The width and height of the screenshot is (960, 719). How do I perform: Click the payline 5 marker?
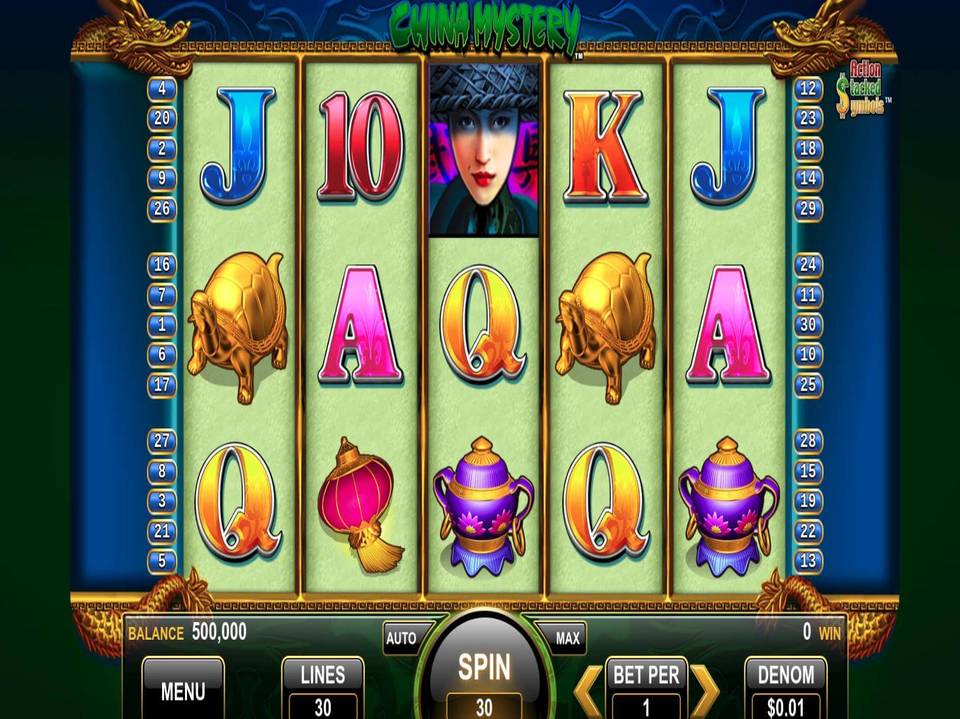(x=161, y=561)
